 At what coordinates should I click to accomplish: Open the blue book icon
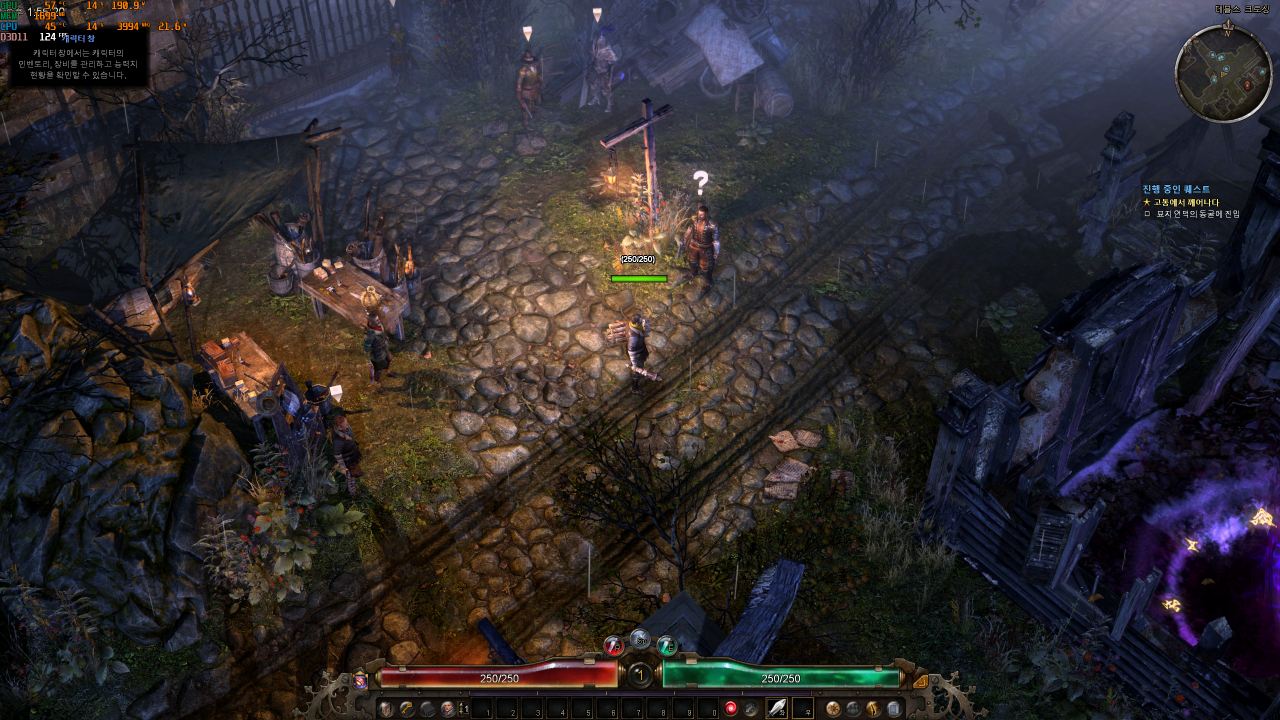(894, 709)
